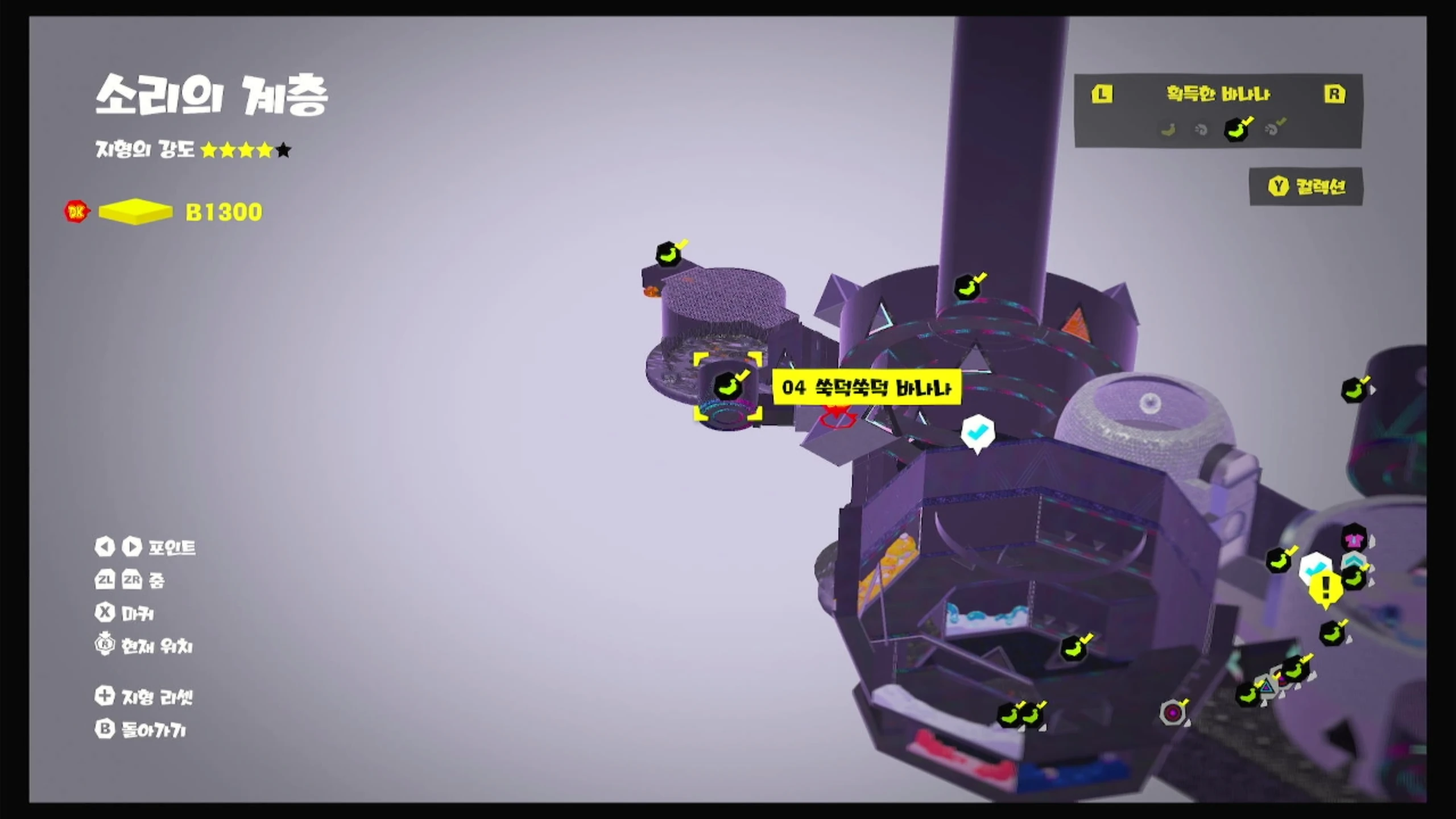Select the white checkpoint marker near the tower
The image size is (1456, 819).
pos(977,433)
